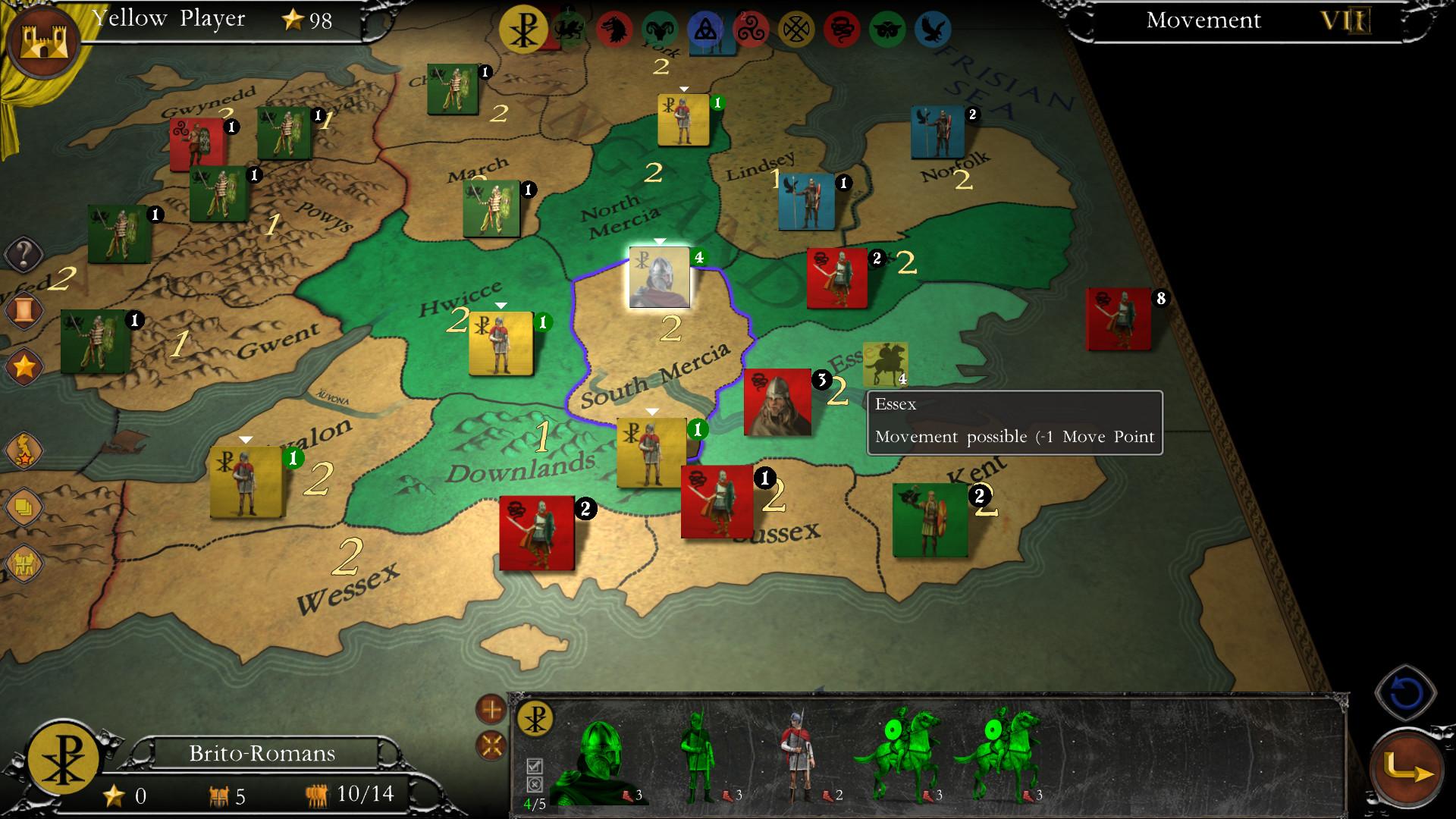Expand the yellow army stack in Hwicce
This screenshot has height=819, width=1456.
point(500,306)
